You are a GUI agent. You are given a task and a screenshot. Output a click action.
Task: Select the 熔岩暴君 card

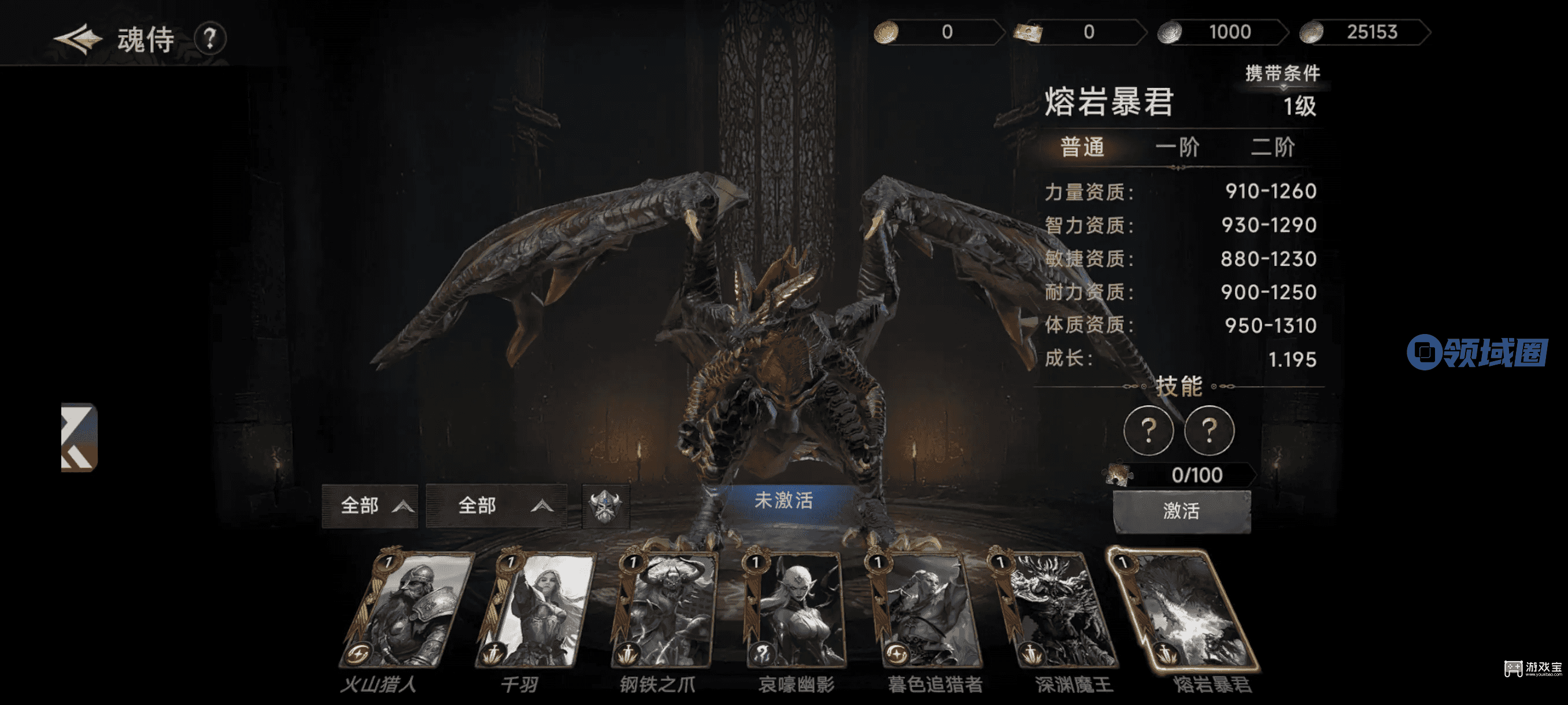tap(1184, 610)
